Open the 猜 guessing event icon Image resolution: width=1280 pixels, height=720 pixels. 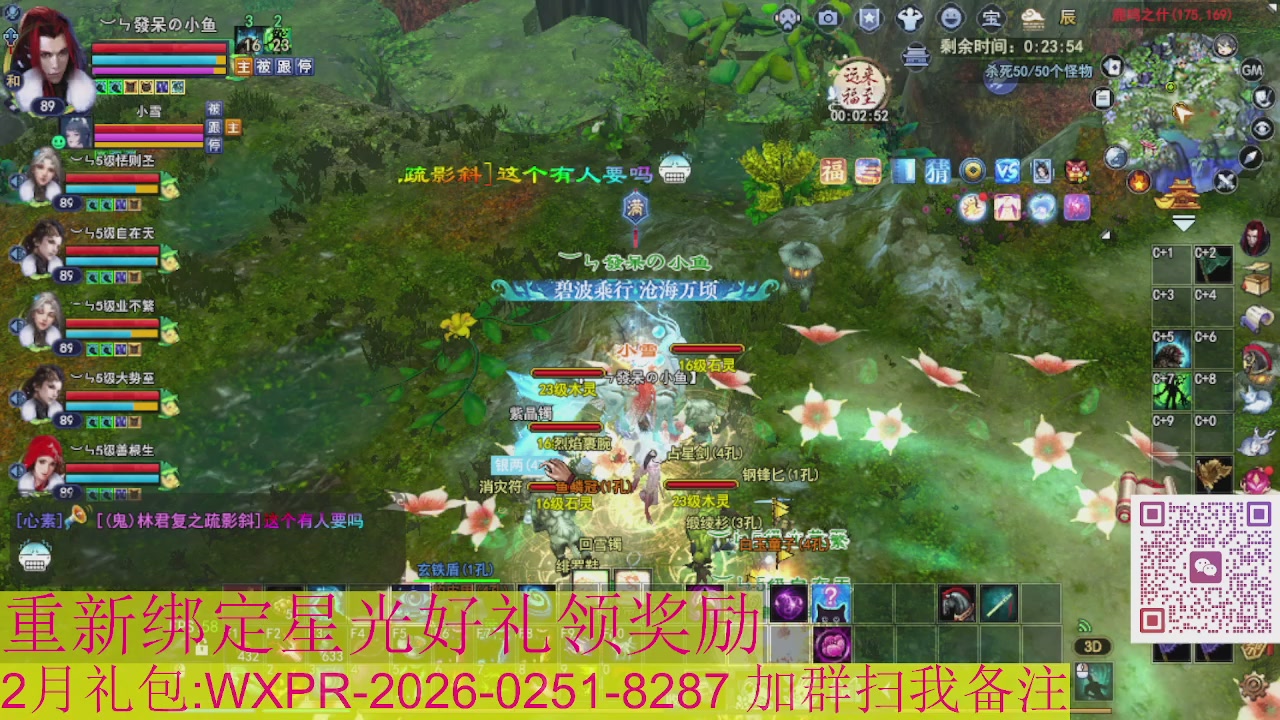coord(939,171)
